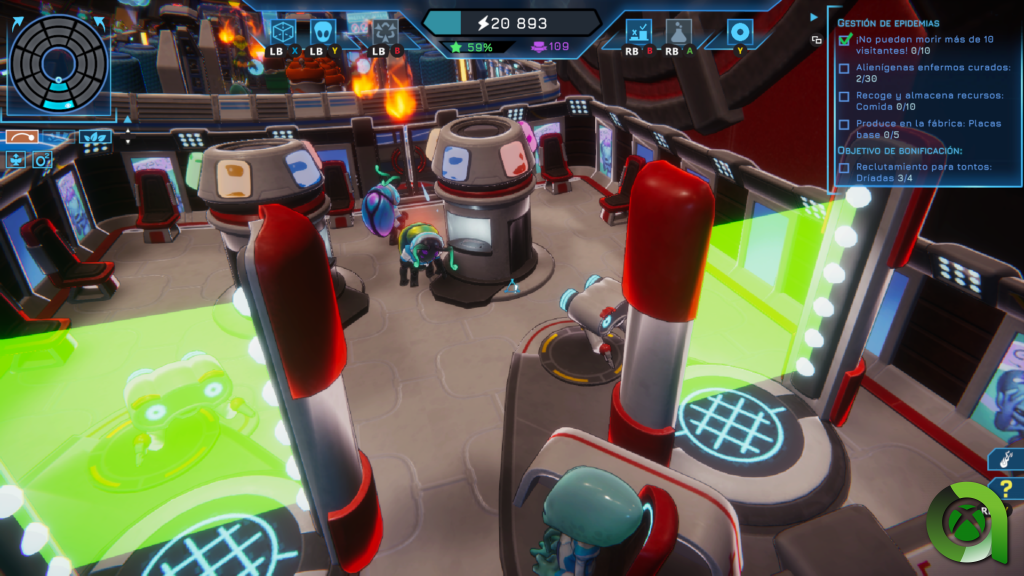
Task: Select the recycle arrows icon
Action: click(385, 32)
